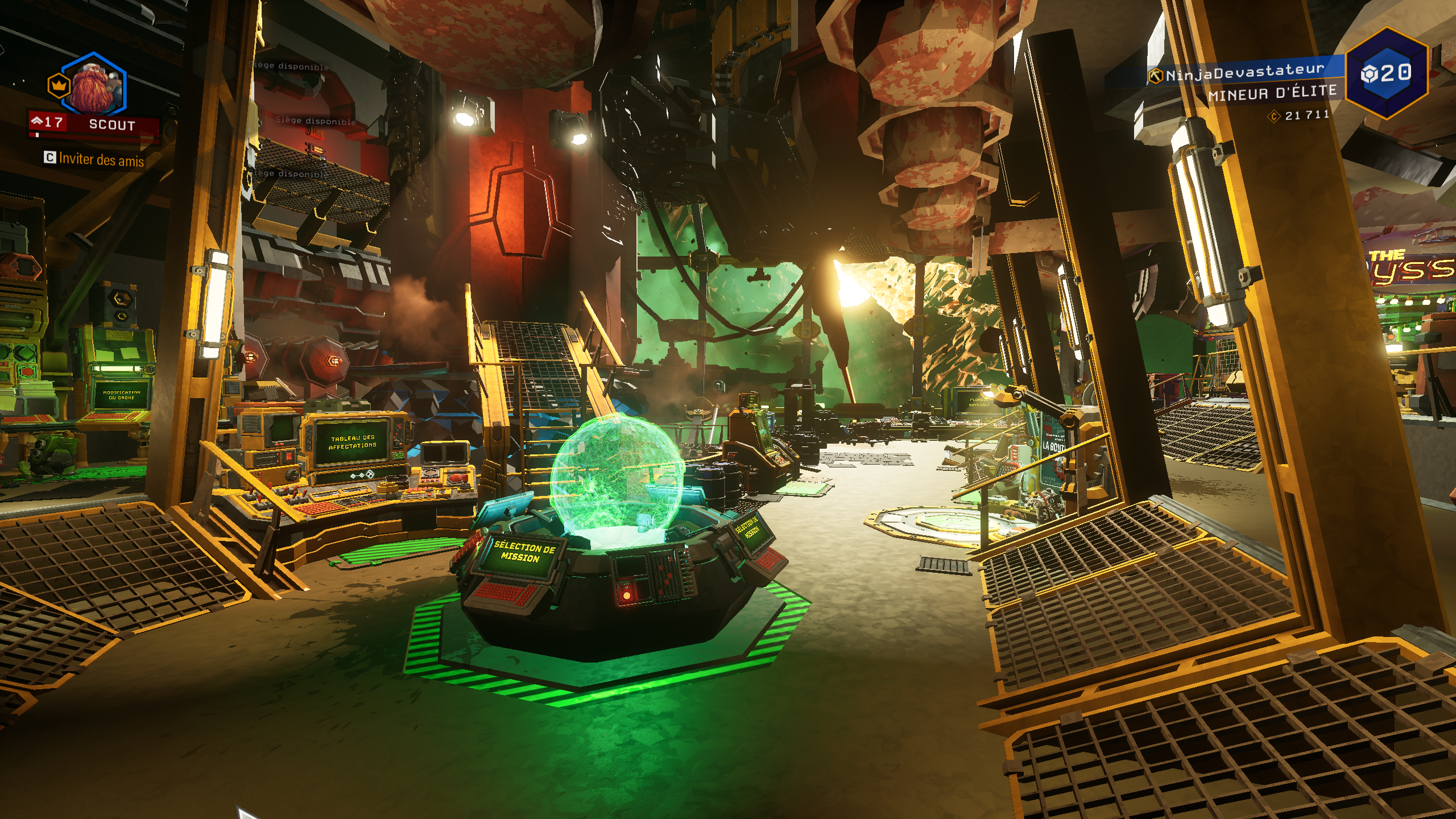The height and width of the screenshot is (819, 1456).
Task: Click the hexagonal player rank 20 badge
Action: 1387,73
